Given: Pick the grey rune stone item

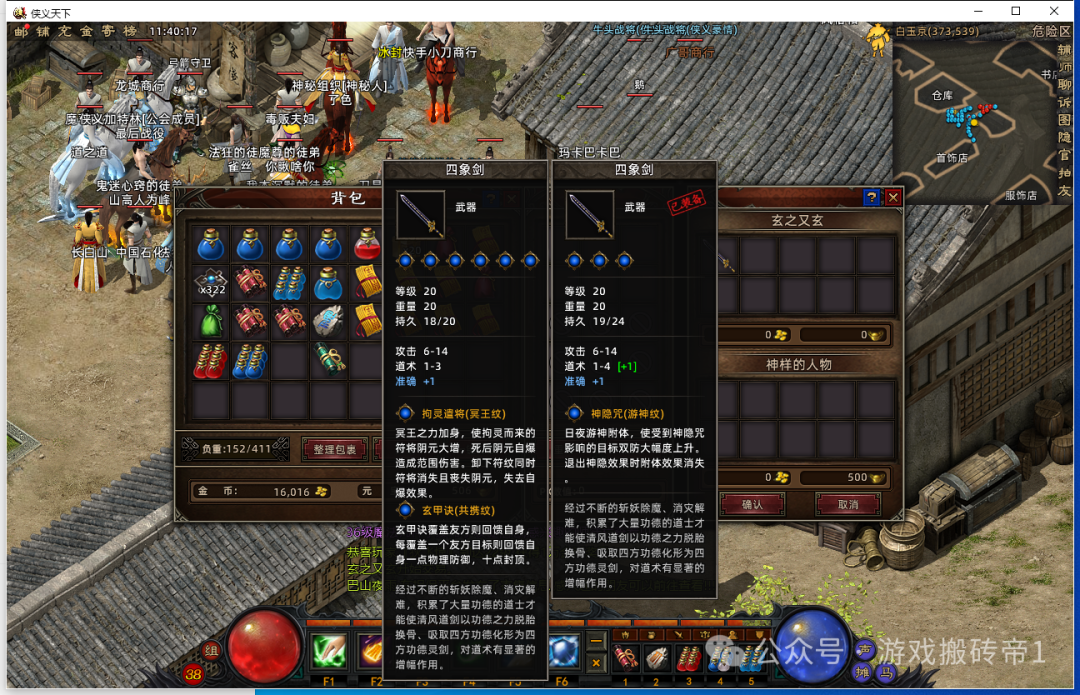Looking at the screenshot, I should (x=329, y=320).
